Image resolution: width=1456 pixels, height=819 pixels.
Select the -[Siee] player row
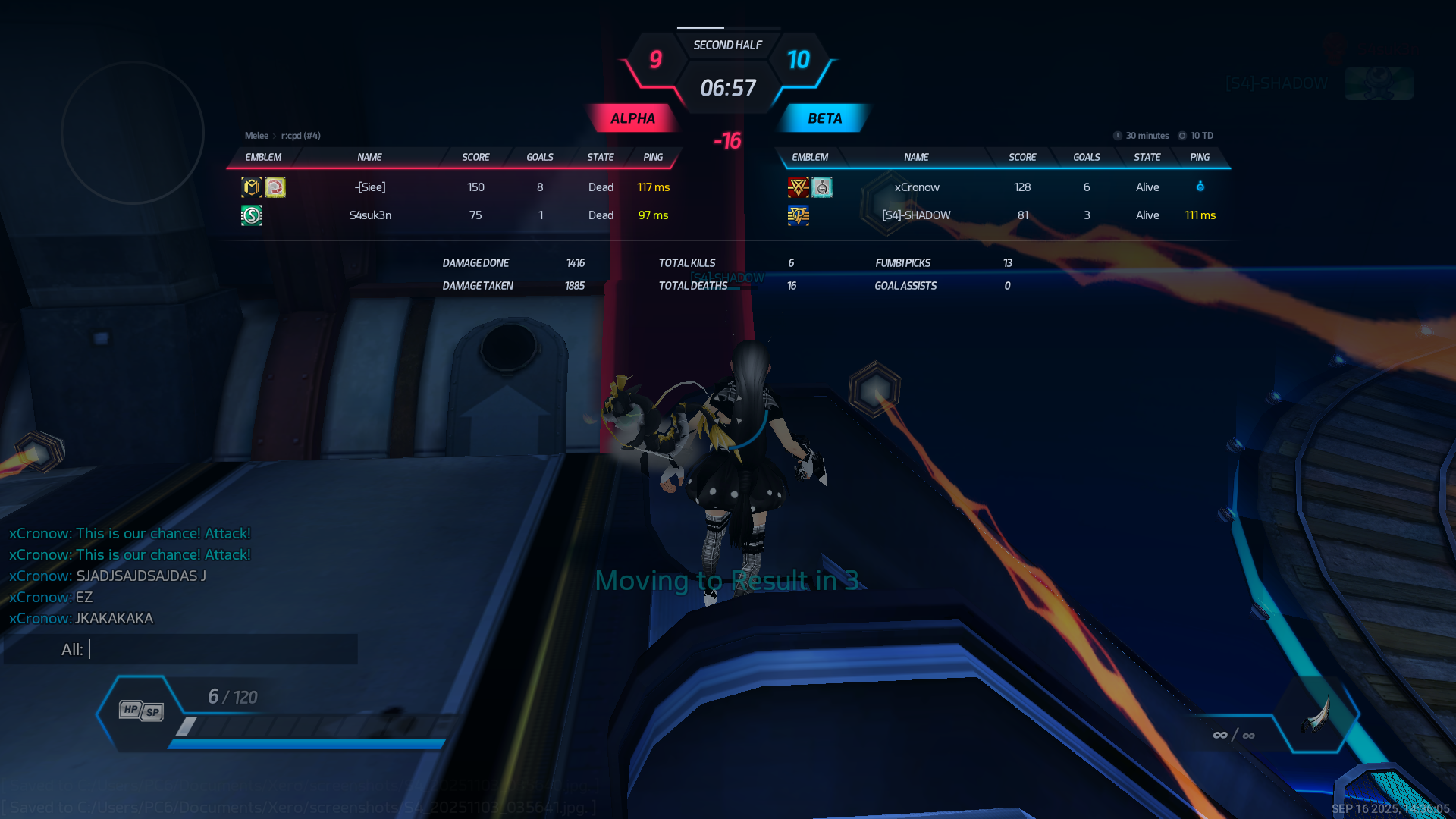[x=455, y=187]
